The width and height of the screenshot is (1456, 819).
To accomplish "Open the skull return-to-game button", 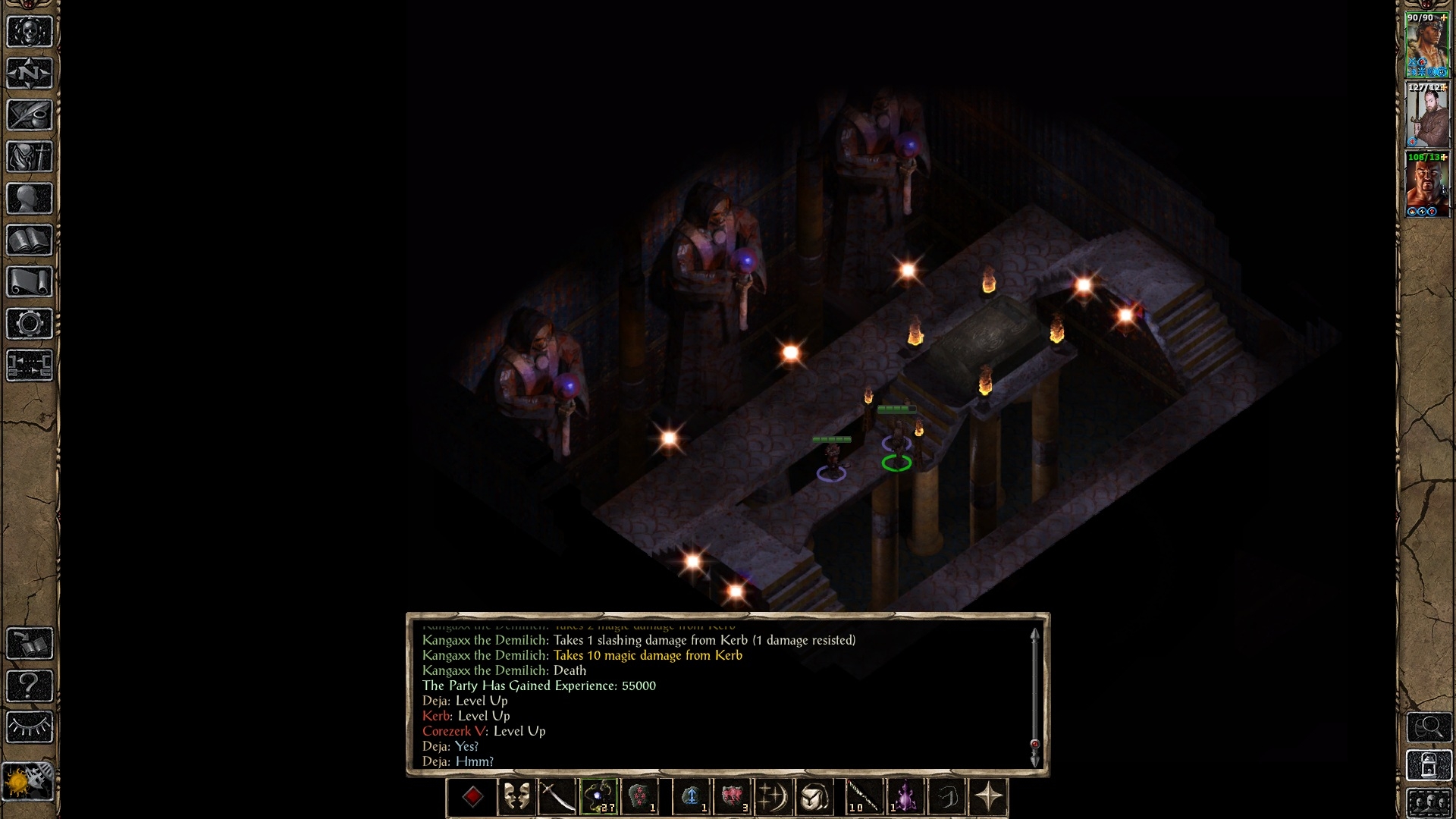I will (30, 32).
